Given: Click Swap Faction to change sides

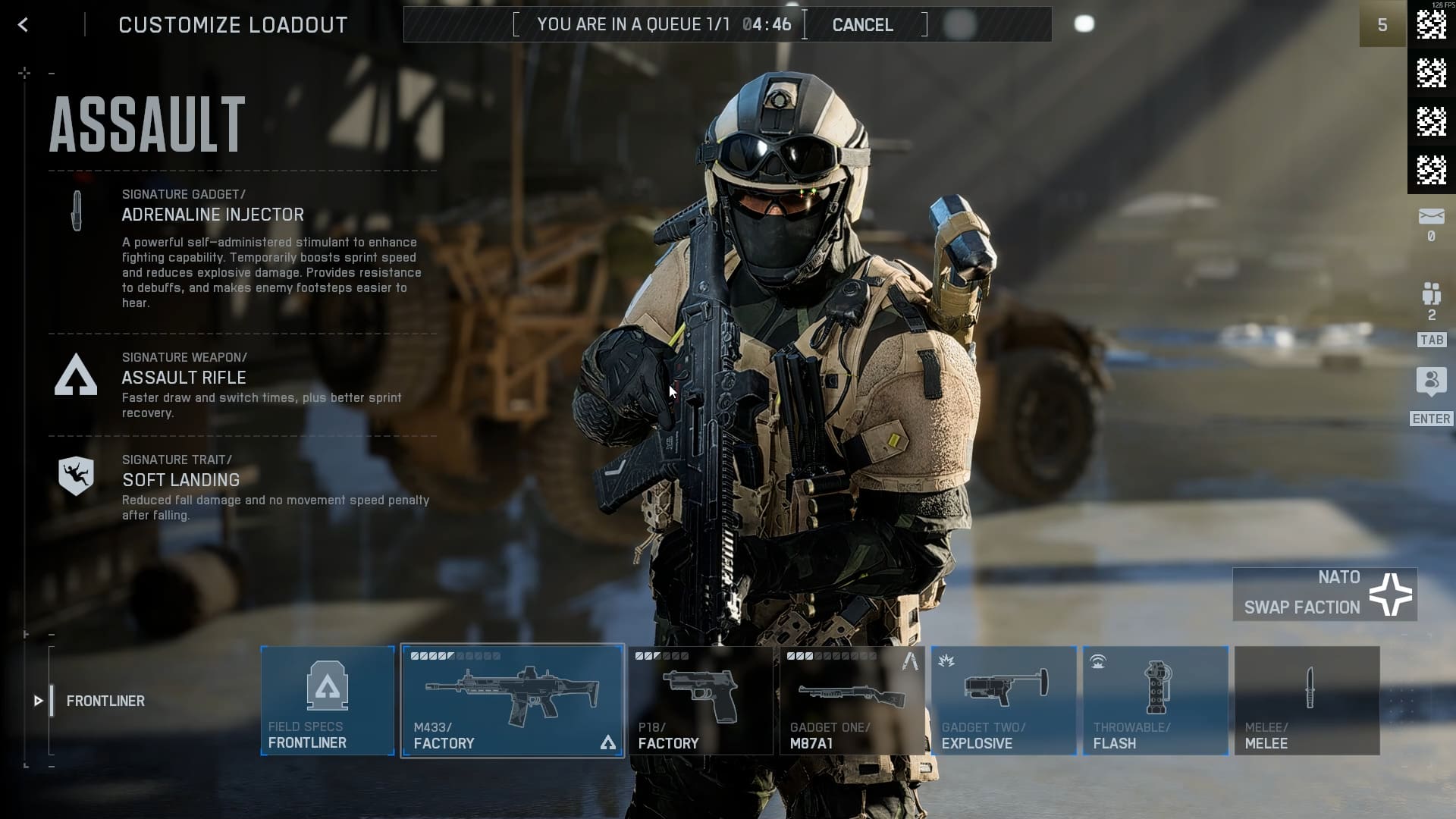Looking at the screenshot, I should pyautogui.click(x=1301, y=607).
